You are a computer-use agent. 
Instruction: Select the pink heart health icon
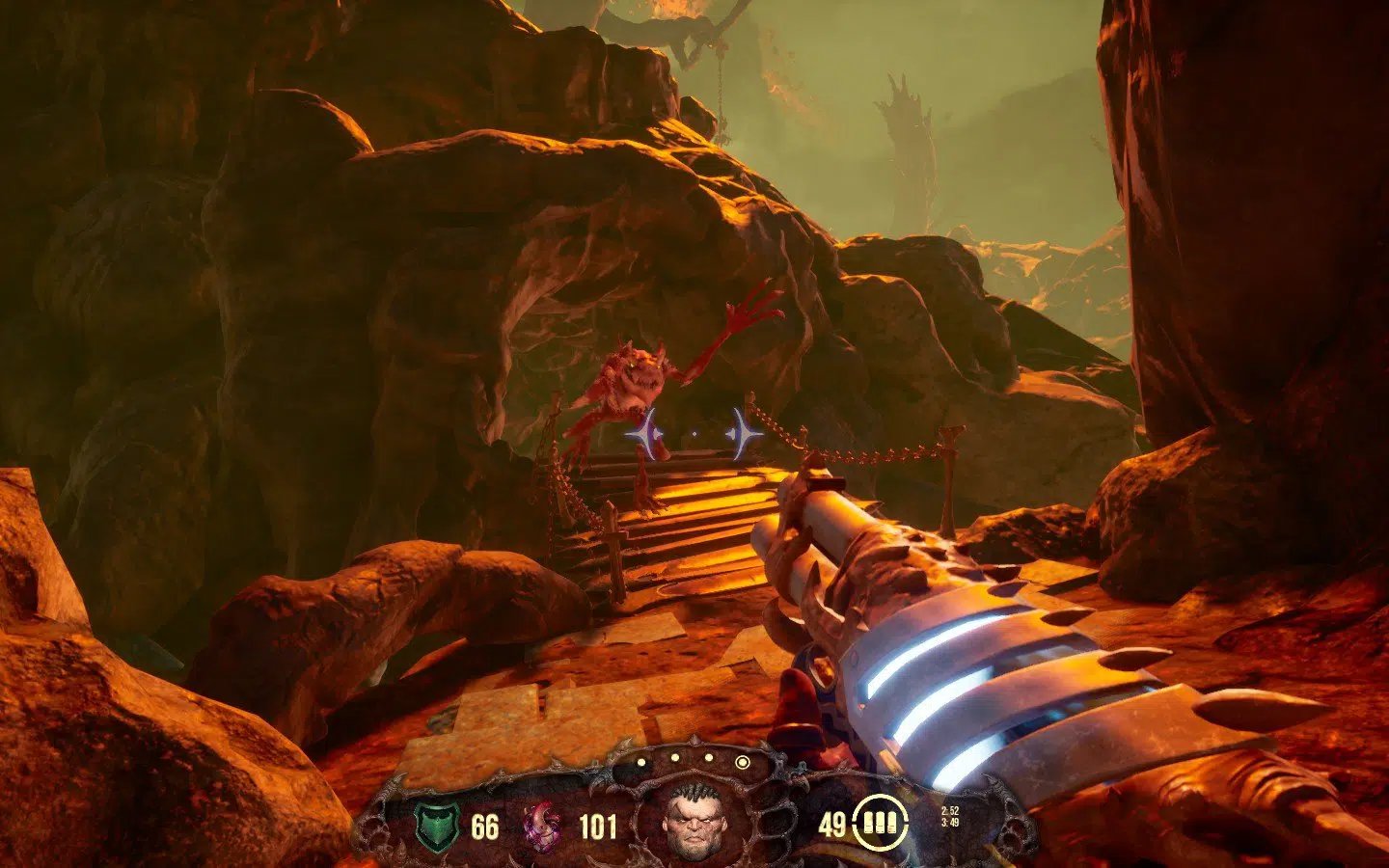coord(541,827)
